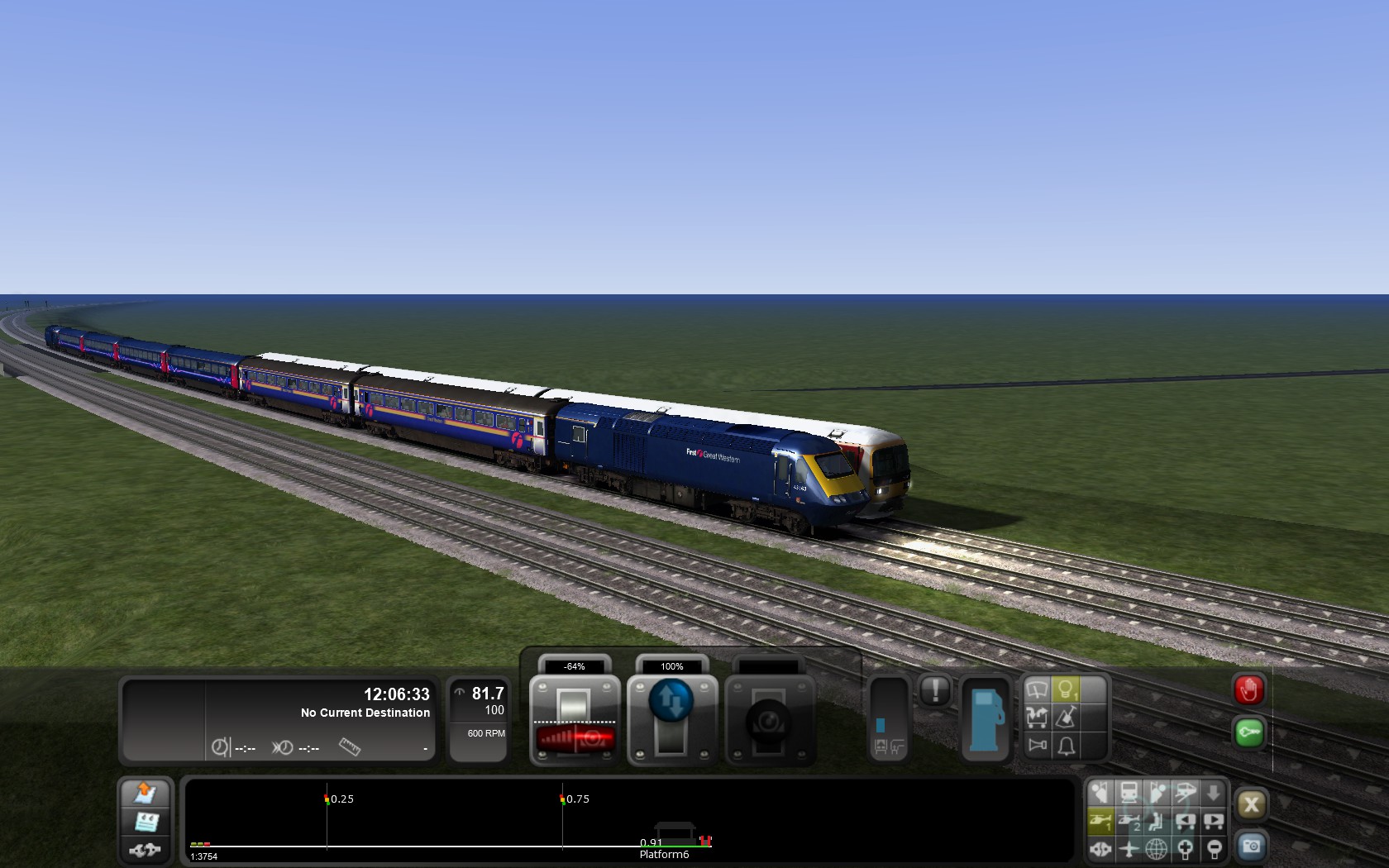Switch to the free camera airplane icon
The image size is (1389, 868).
[1129, 848]
